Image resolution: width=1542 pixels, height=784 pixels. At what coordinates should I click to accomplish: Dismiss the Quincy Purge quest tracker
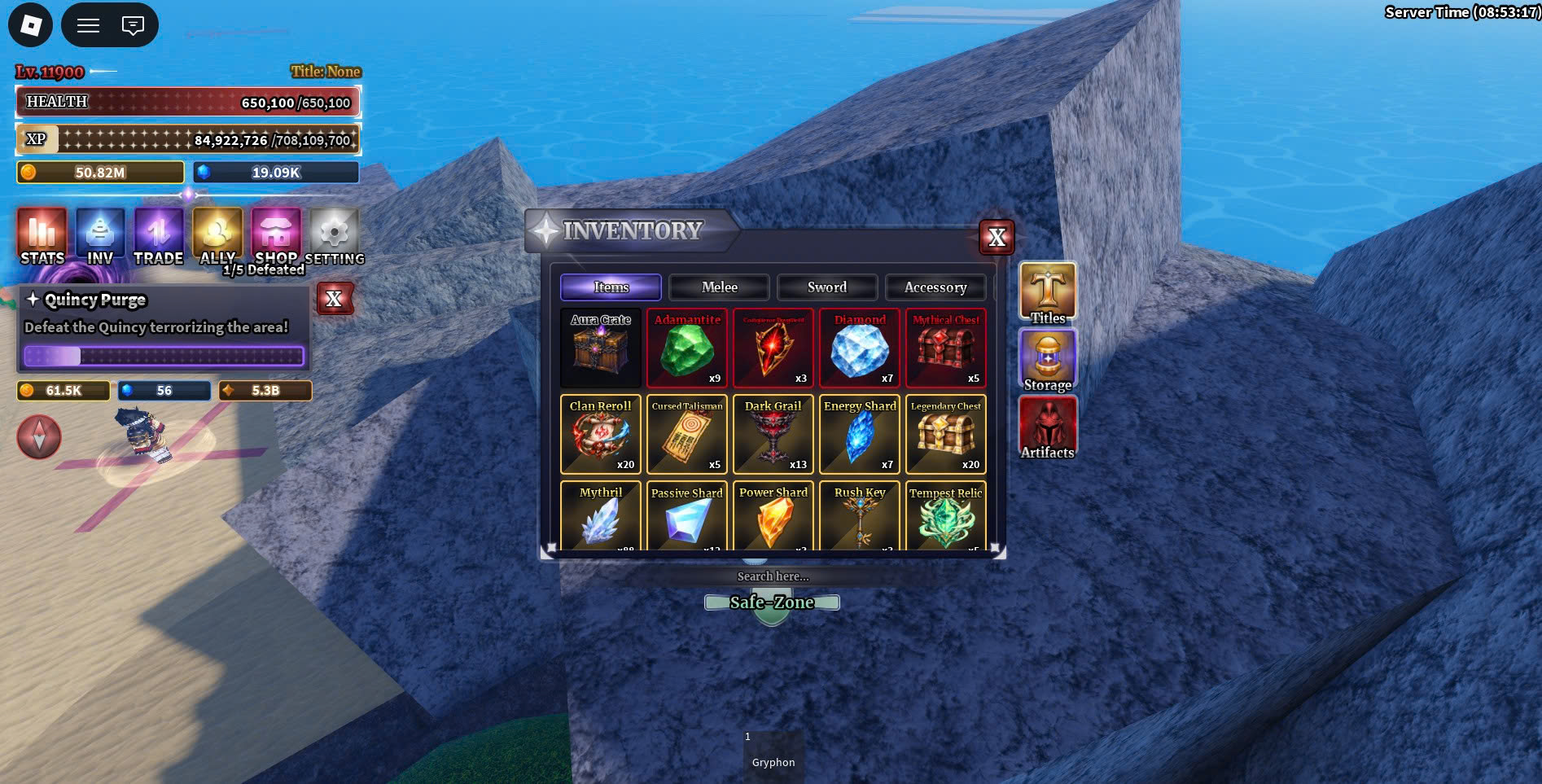pyautogui.click(x=334, y=299)
